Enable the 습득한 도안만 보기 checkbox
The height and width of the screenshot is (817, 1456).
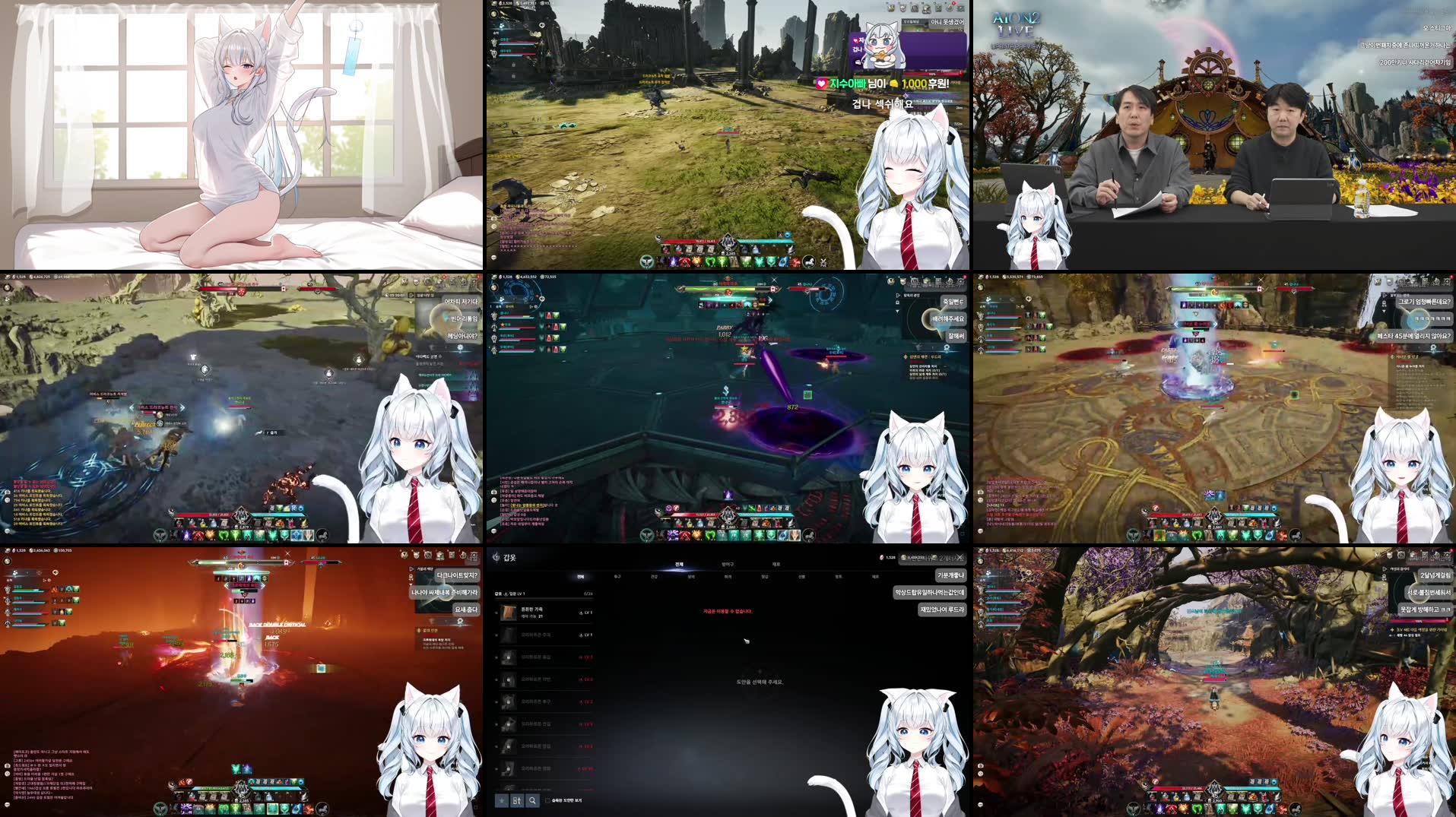547,800
